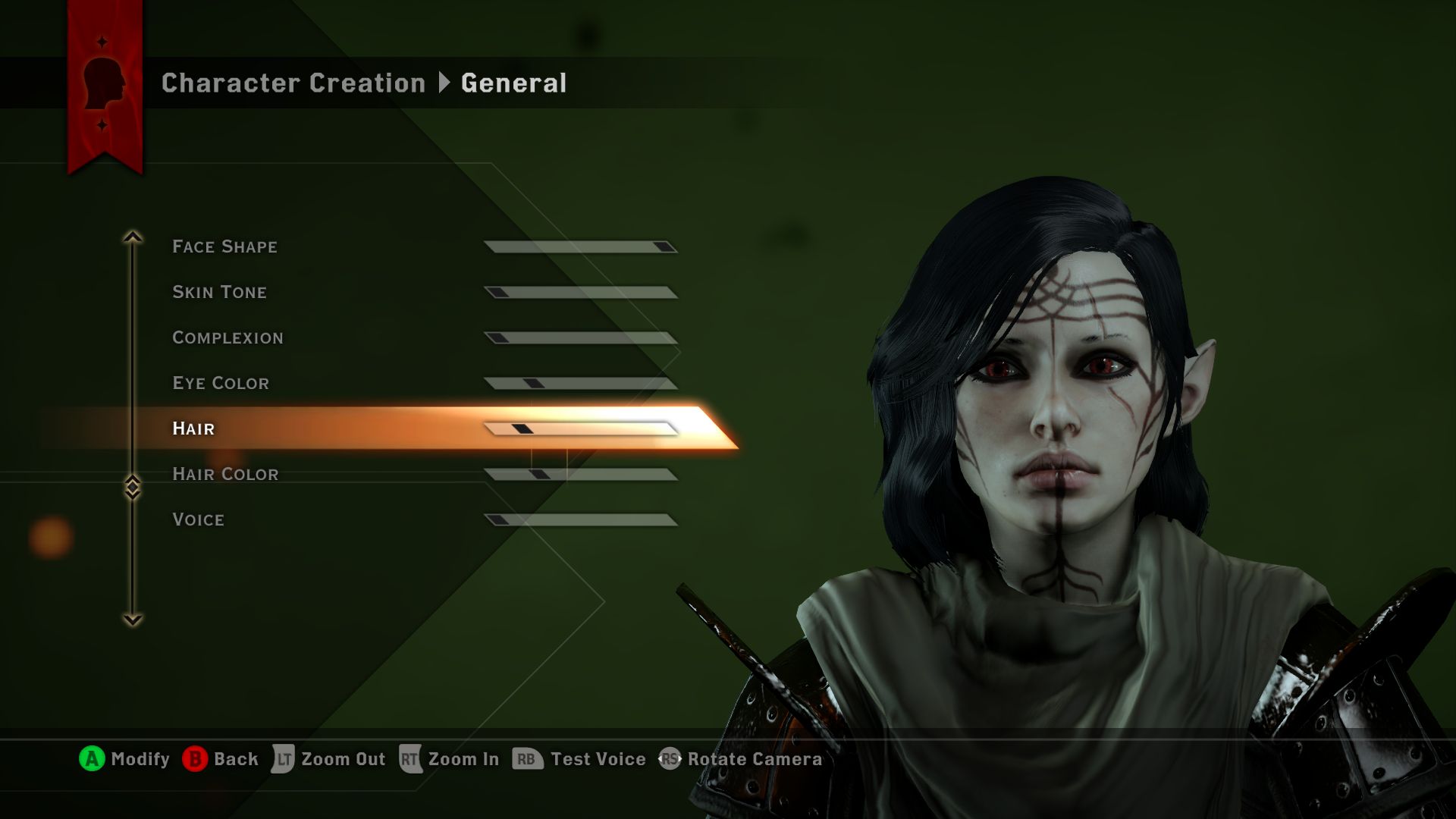
Task: Open the Complexion setting
Action: pos(227,337)
